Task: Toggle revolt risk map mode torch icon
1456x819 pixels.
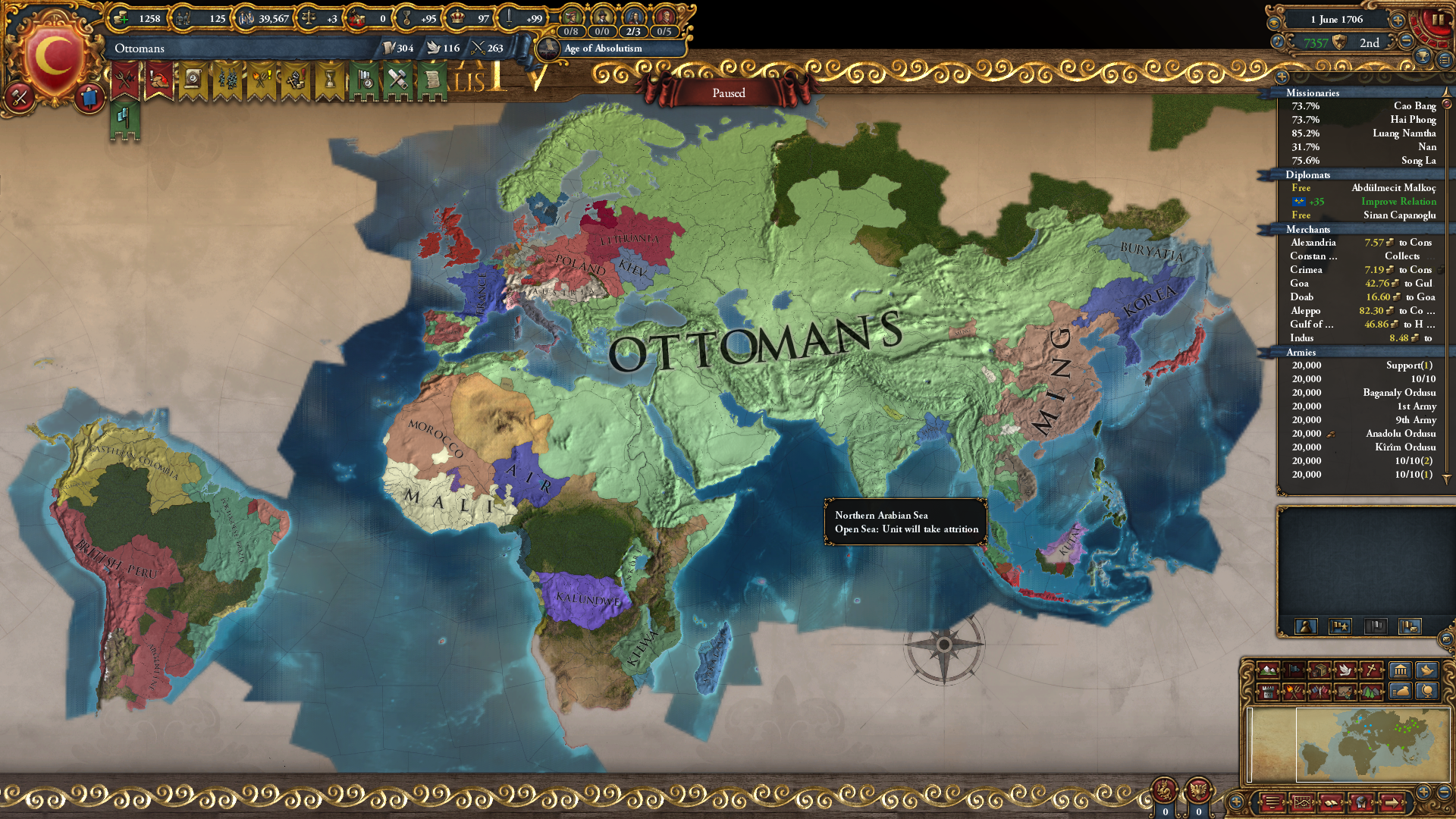Action: point(1294,691)
